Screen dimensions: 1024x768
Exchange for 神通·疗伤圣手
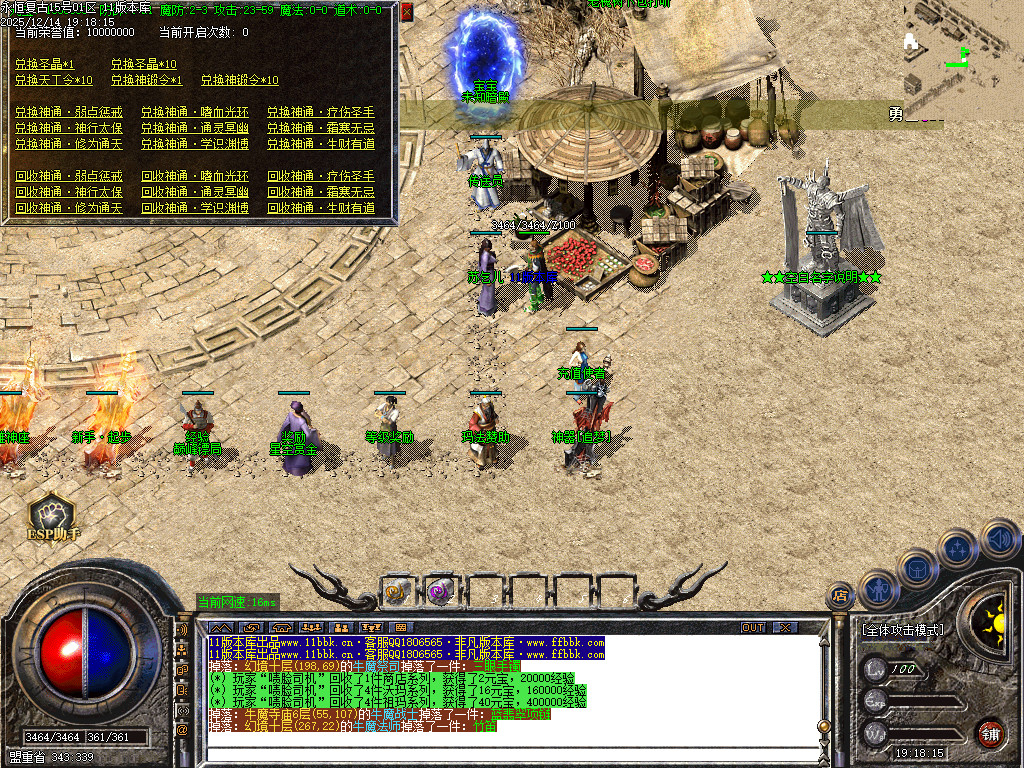point(321,112)
